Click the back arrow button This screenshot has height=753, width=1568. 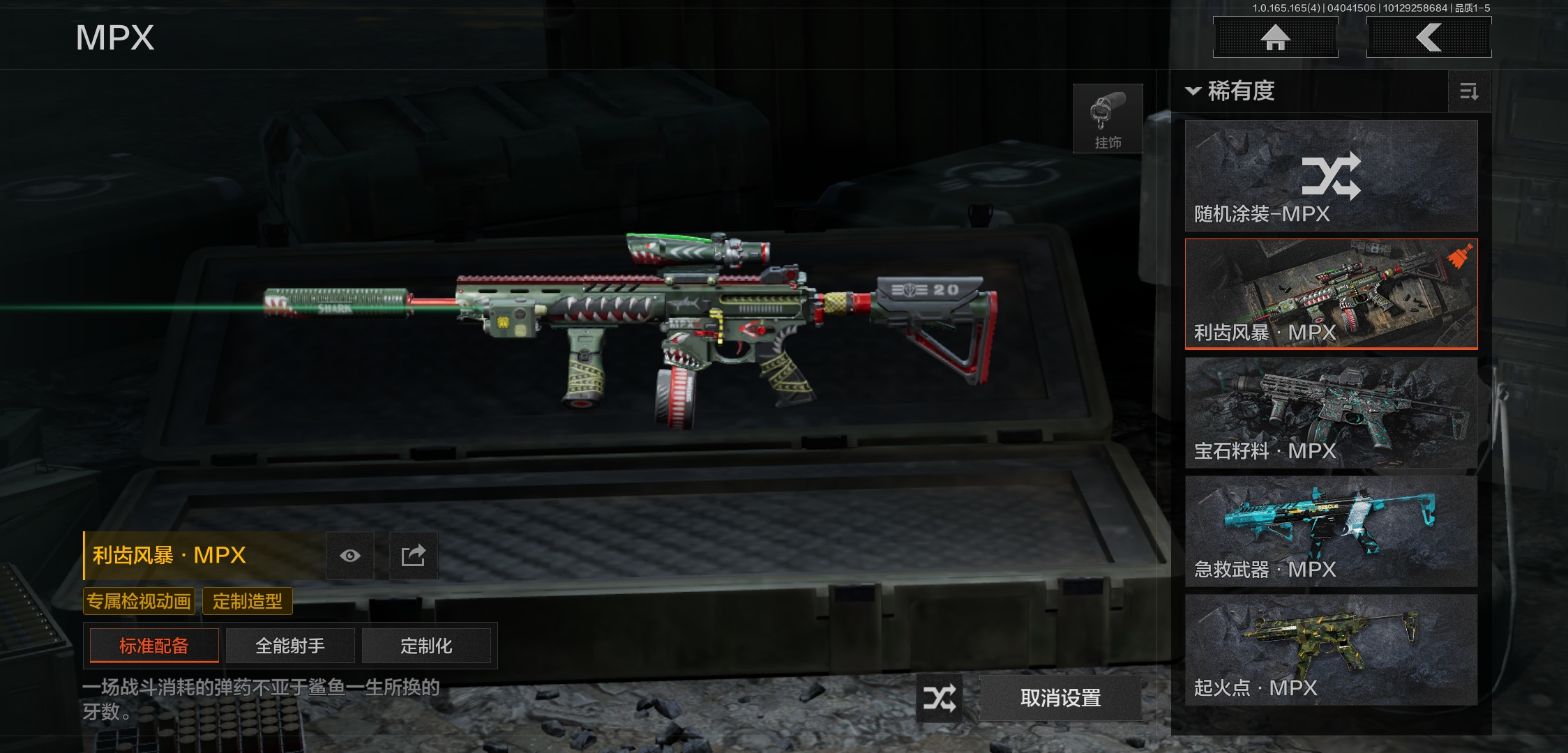(x=1428, y=38)
